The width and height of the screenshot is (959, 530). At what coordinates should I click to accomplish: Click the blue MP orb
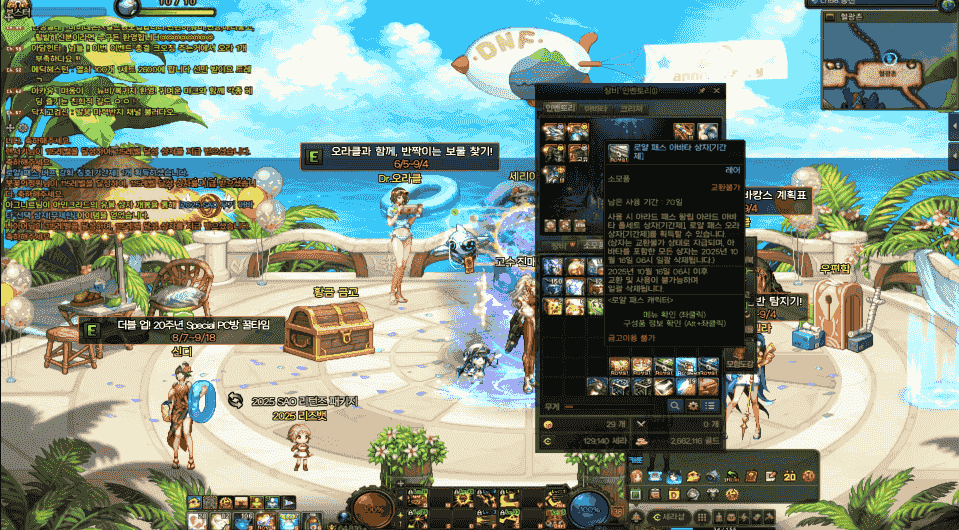pyautogui.click(x=592, y=506)
